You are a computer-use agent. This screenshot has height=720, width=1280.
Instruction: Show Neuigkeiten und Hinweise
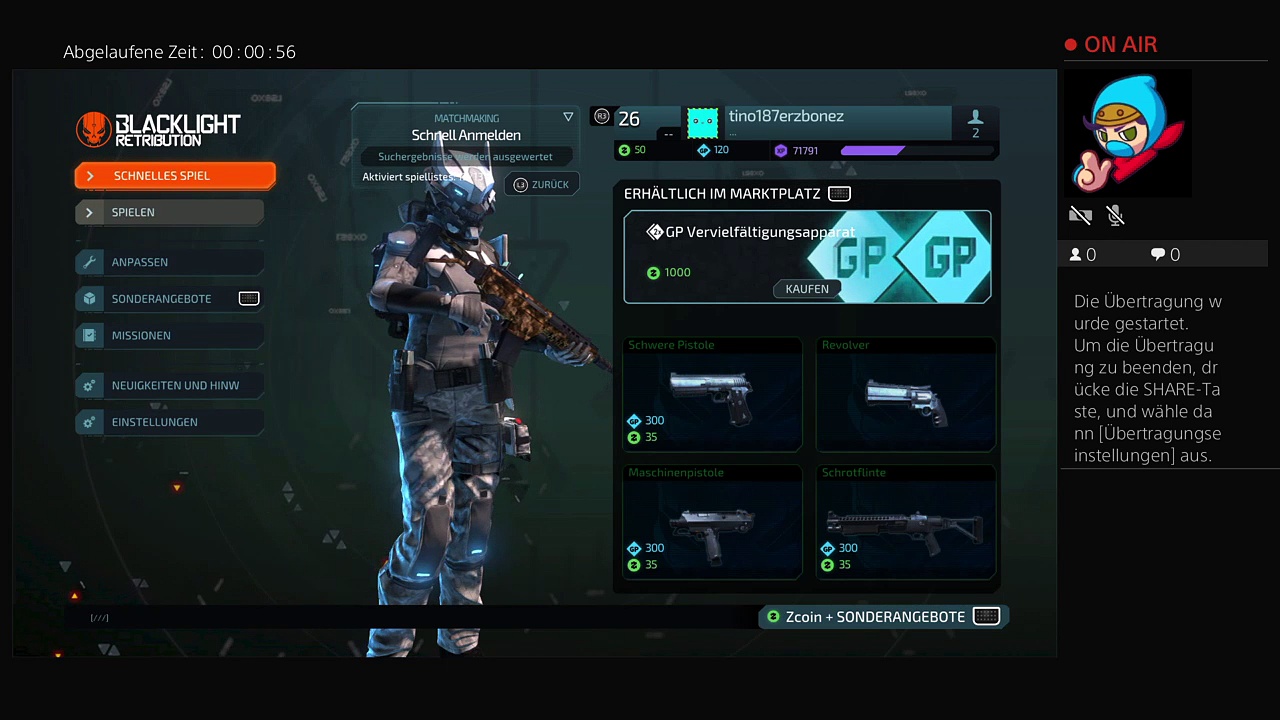pyautogui.click(x=170, y=385)
